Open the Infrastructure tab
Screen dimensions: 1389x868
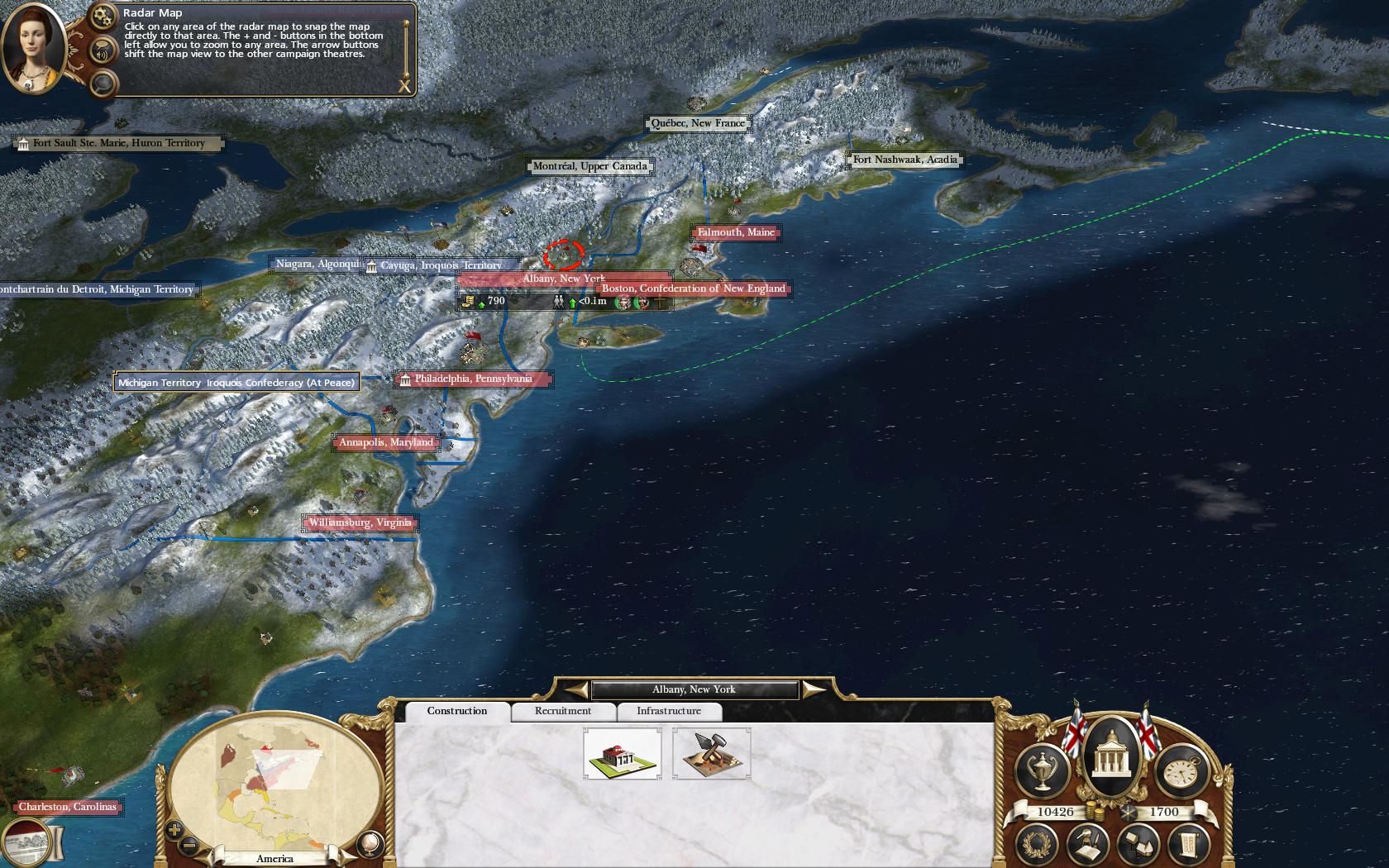pyautogui.click(x=668, y=711)
